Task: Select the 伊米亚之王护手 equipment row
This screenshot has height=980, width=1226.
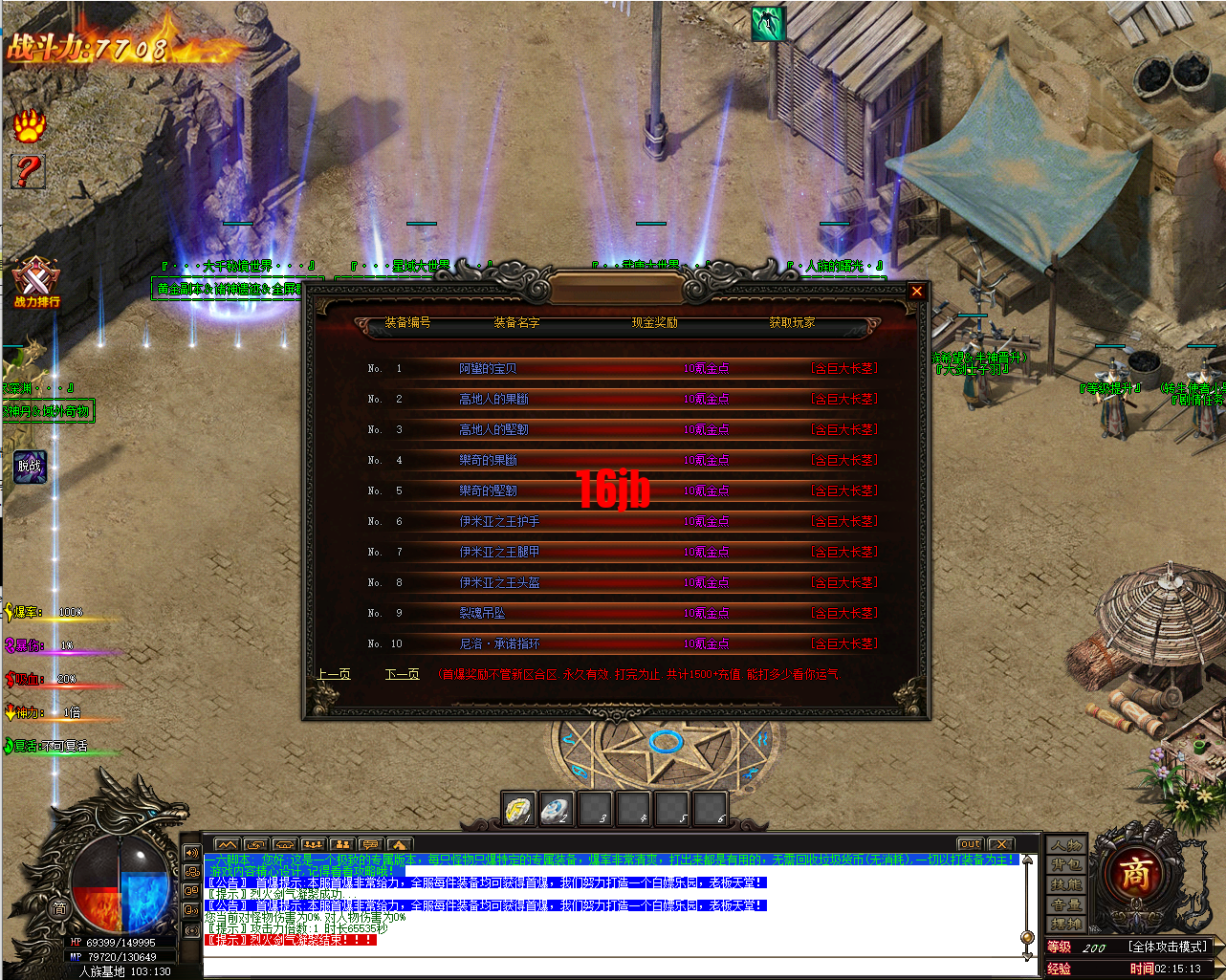Action: [499, 521]
